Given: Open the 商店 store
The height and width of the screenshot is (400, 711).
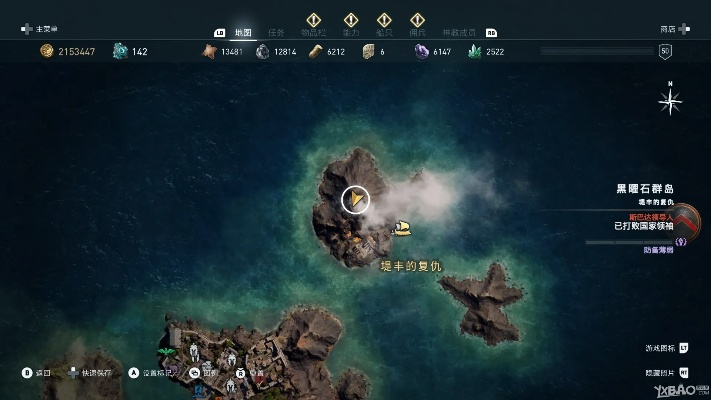Looking at the screenshot, I should [x=668, y=31].
